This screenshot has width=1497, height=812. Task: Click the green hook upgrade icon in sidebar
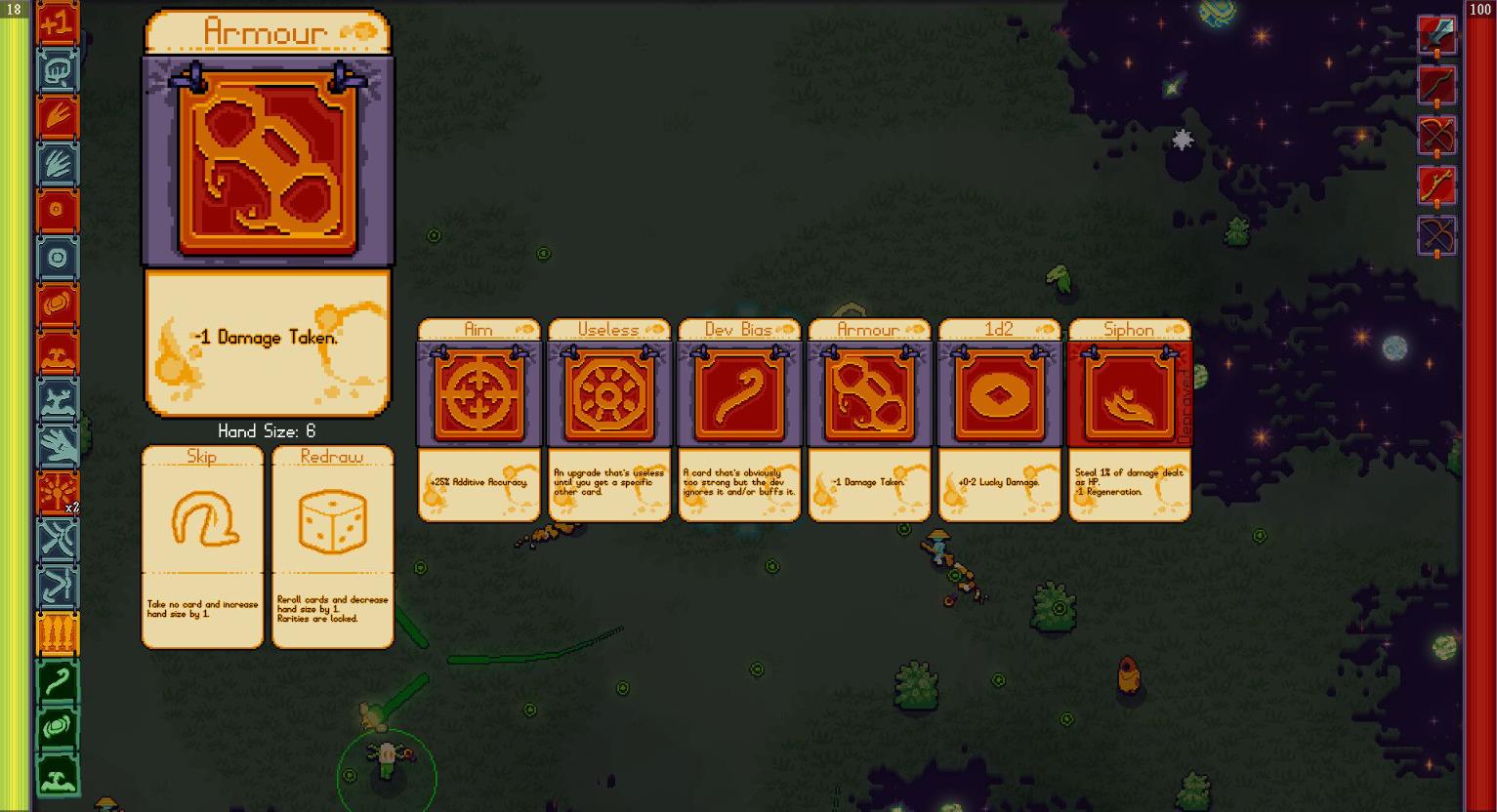(x=57, y=681)
